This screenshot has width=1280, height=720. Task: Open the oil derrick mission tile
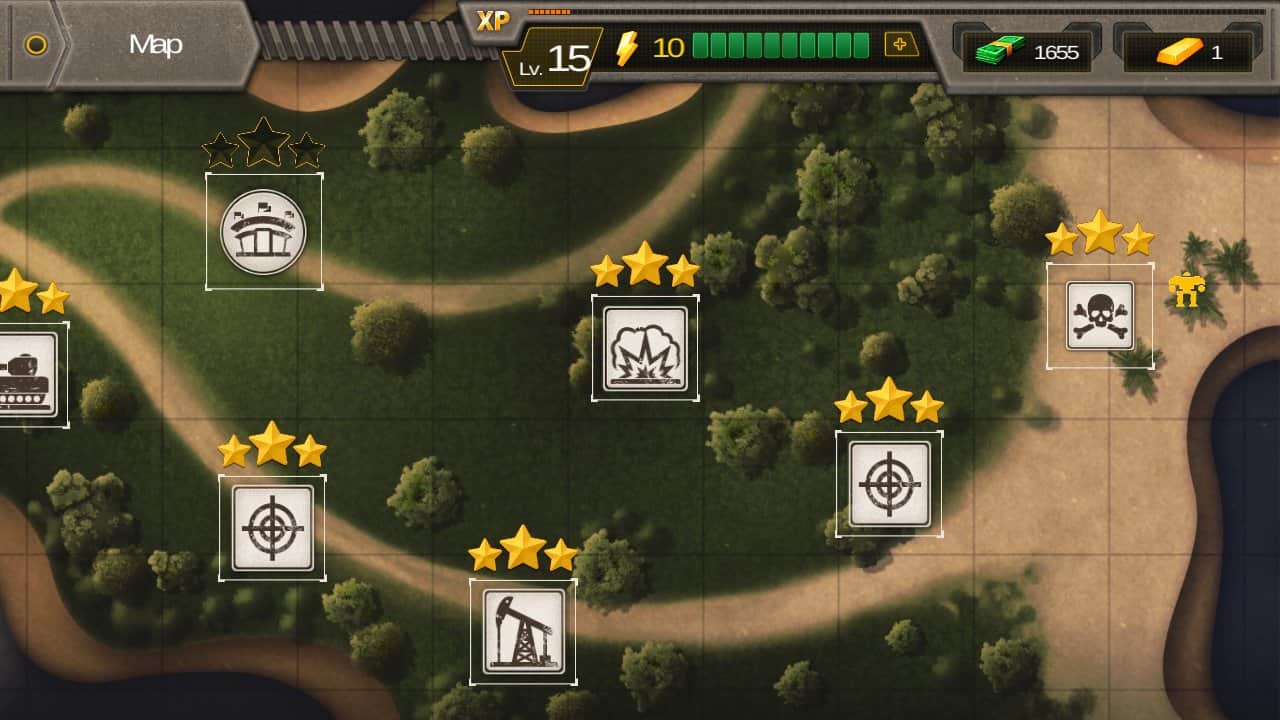pos(523,632)
